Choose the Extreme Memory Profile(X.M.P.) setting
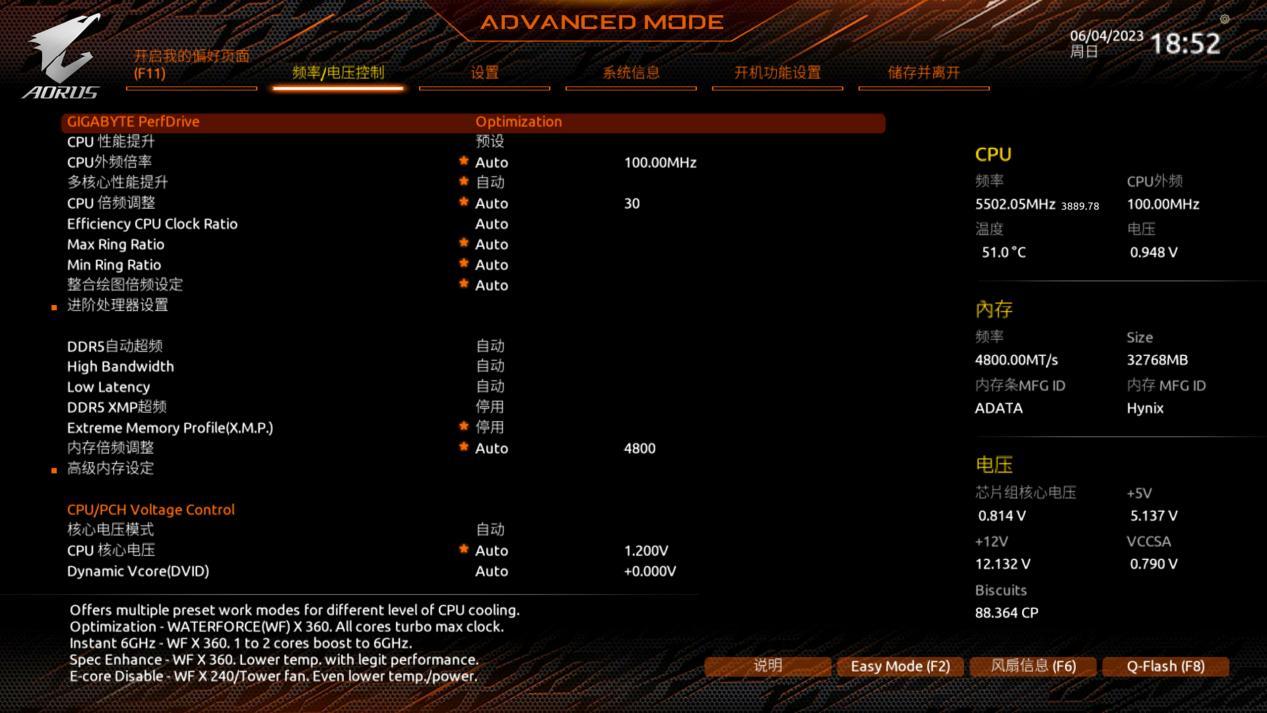This screenshot has height=713, width=1267. pyautogui.click(x=170, y=428)
